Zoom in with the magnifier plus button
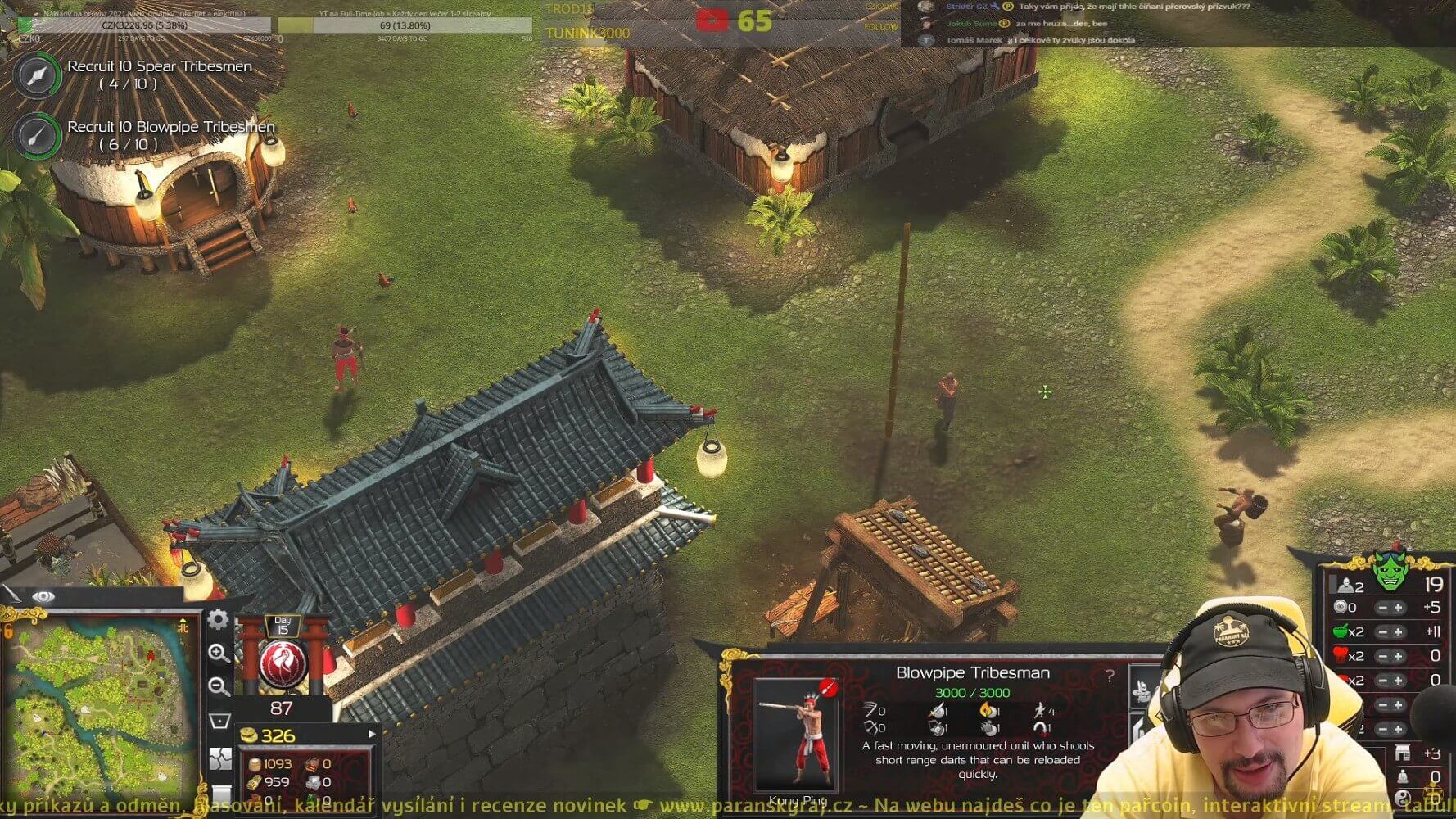The height and width of the screenshot is (819, 1456). click(x=219, y=653)
